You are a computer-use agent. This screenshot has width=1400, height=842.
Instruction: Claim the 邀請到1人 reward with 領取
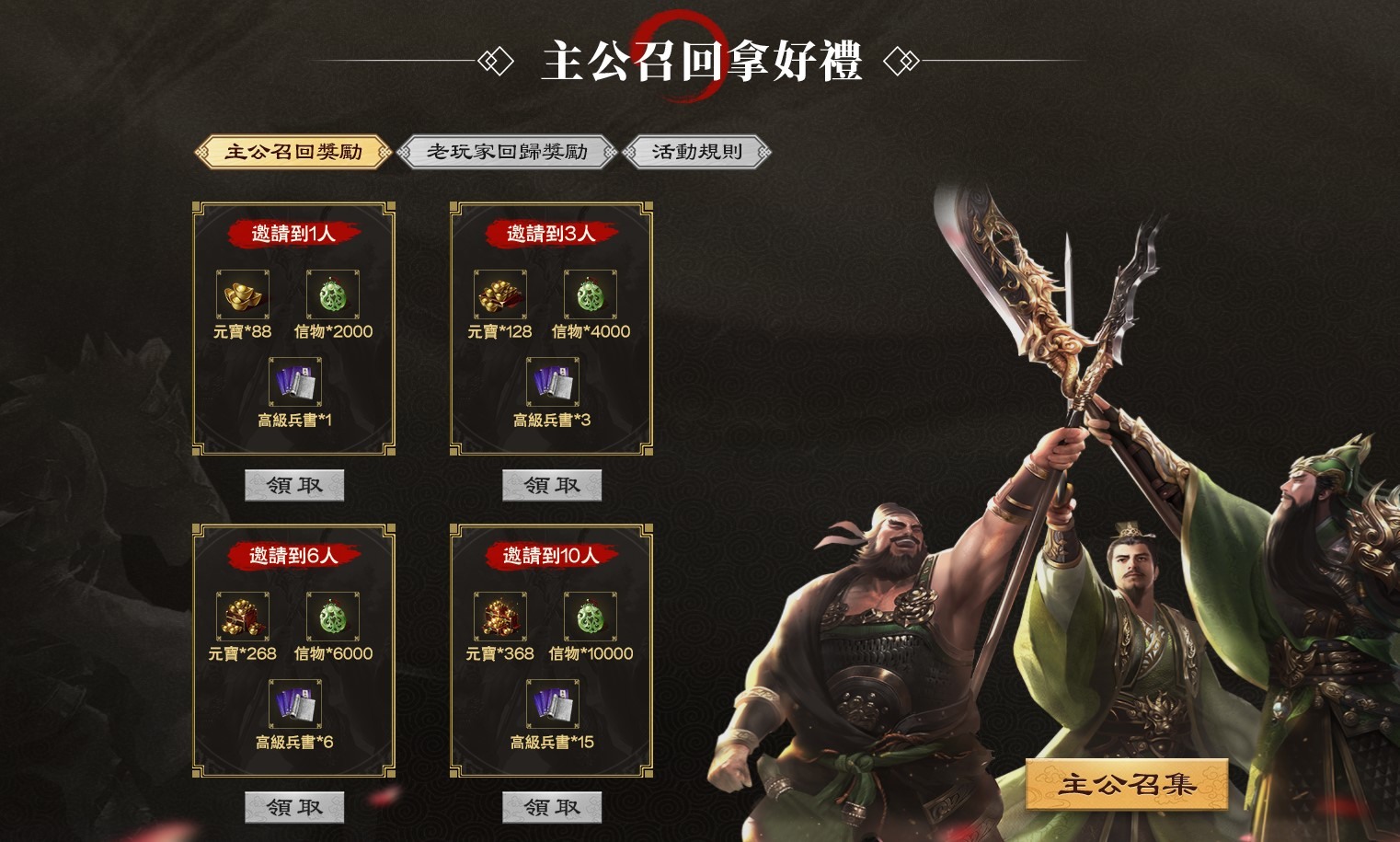[x=293, y=484]
